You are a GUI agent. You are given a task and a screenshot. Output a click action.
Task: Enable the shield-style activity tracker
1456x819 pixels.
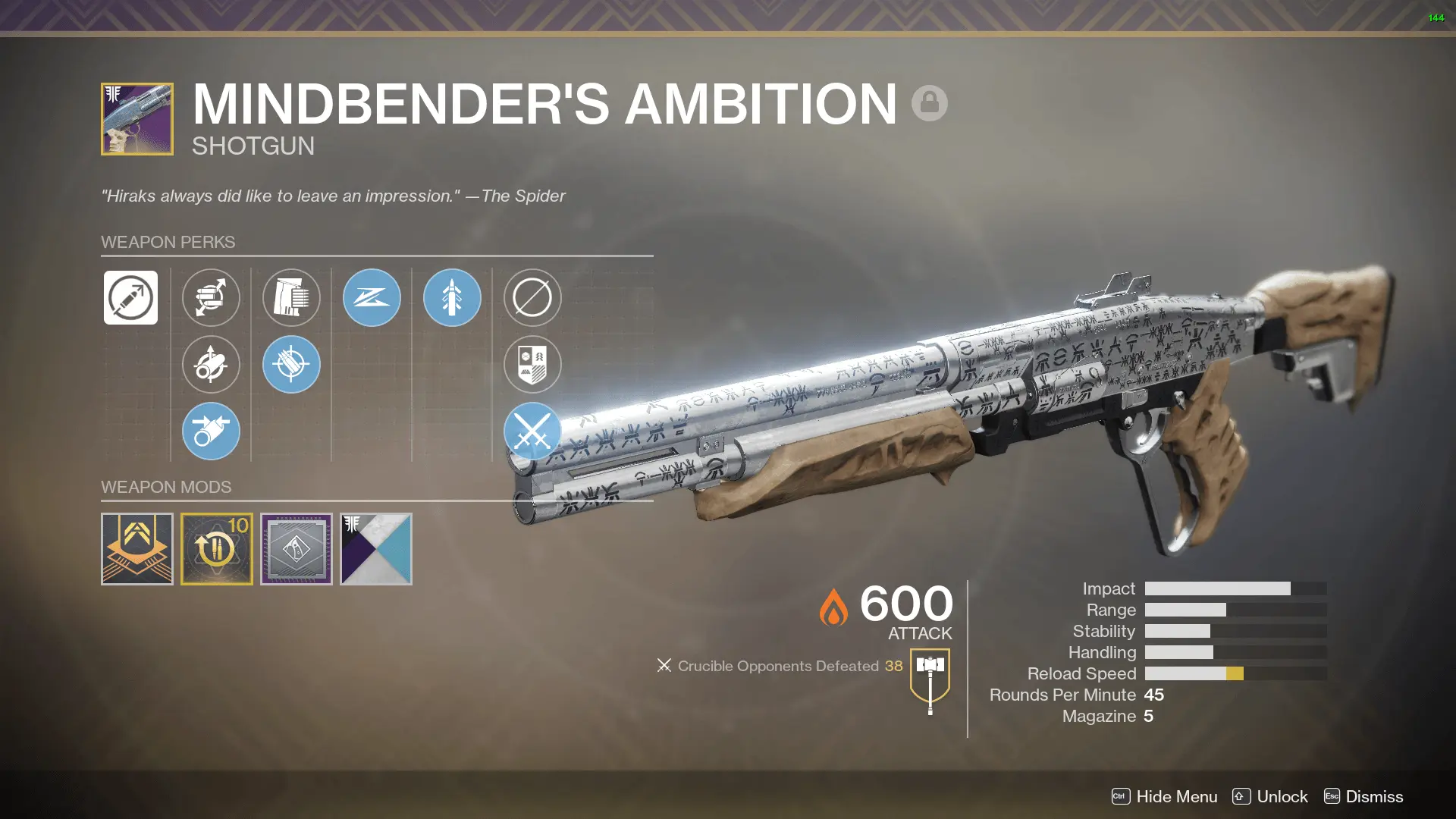[x=532, y=365]
